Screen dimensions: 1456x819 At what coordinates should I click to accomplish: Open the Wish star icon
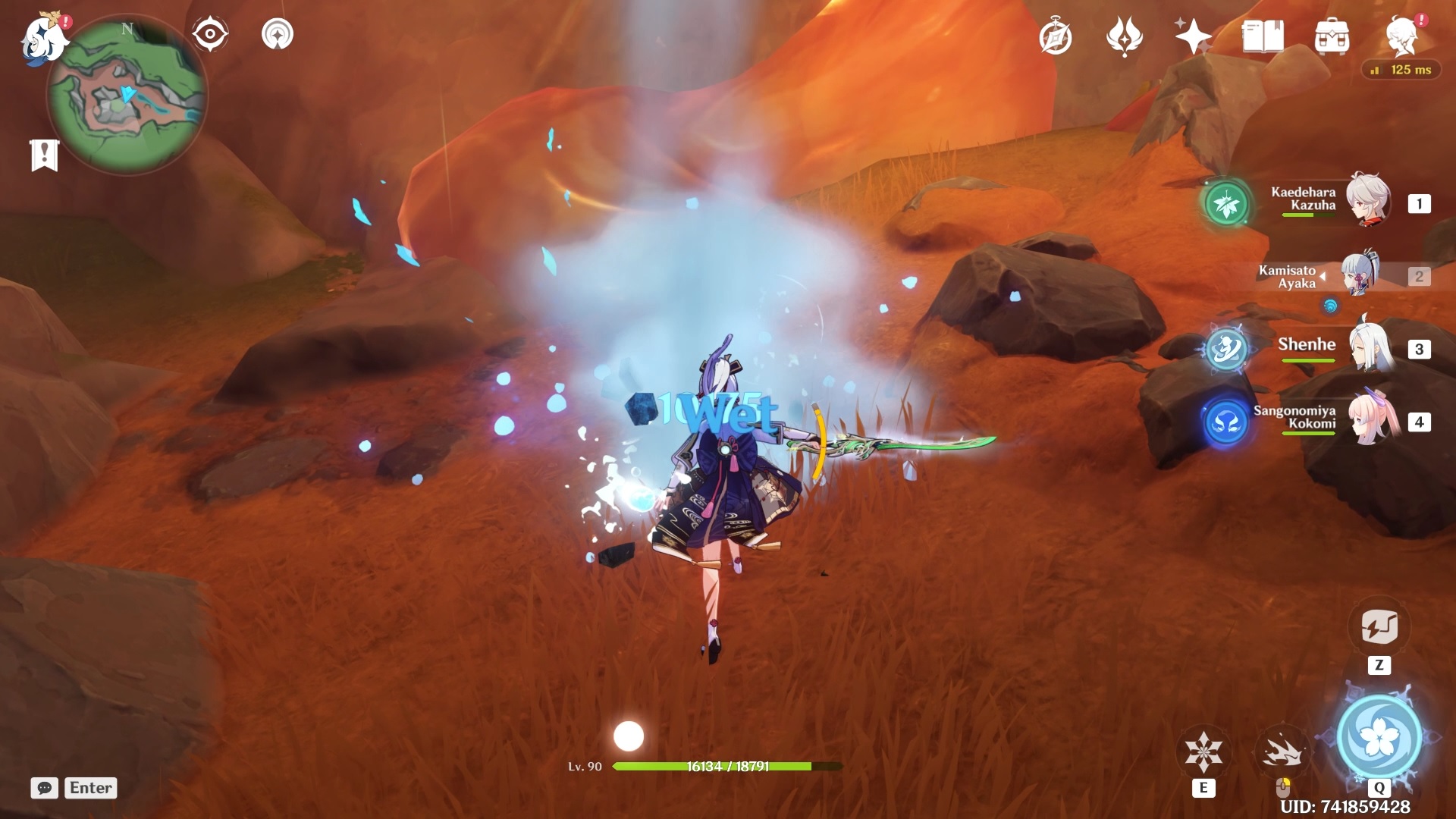coord(1192,36)
